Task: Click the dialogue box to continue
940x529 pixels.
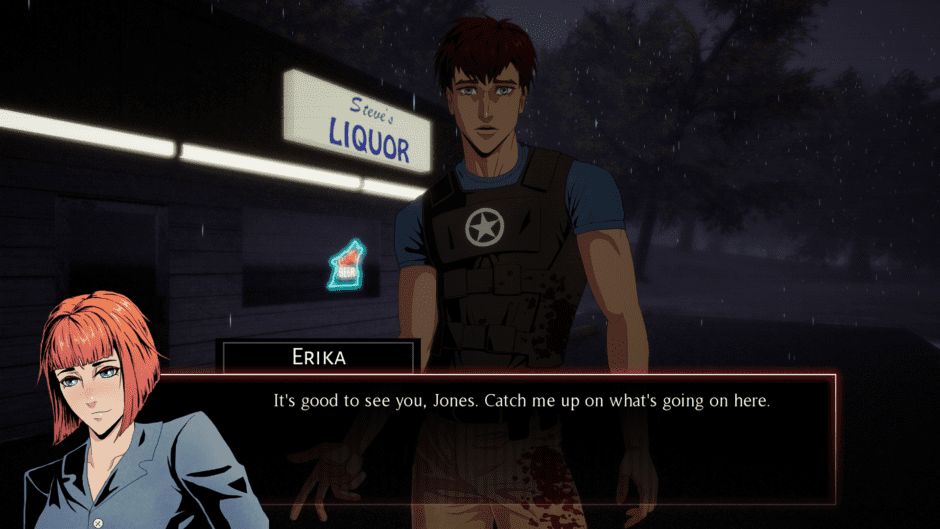Action: [x=520, y=438]
